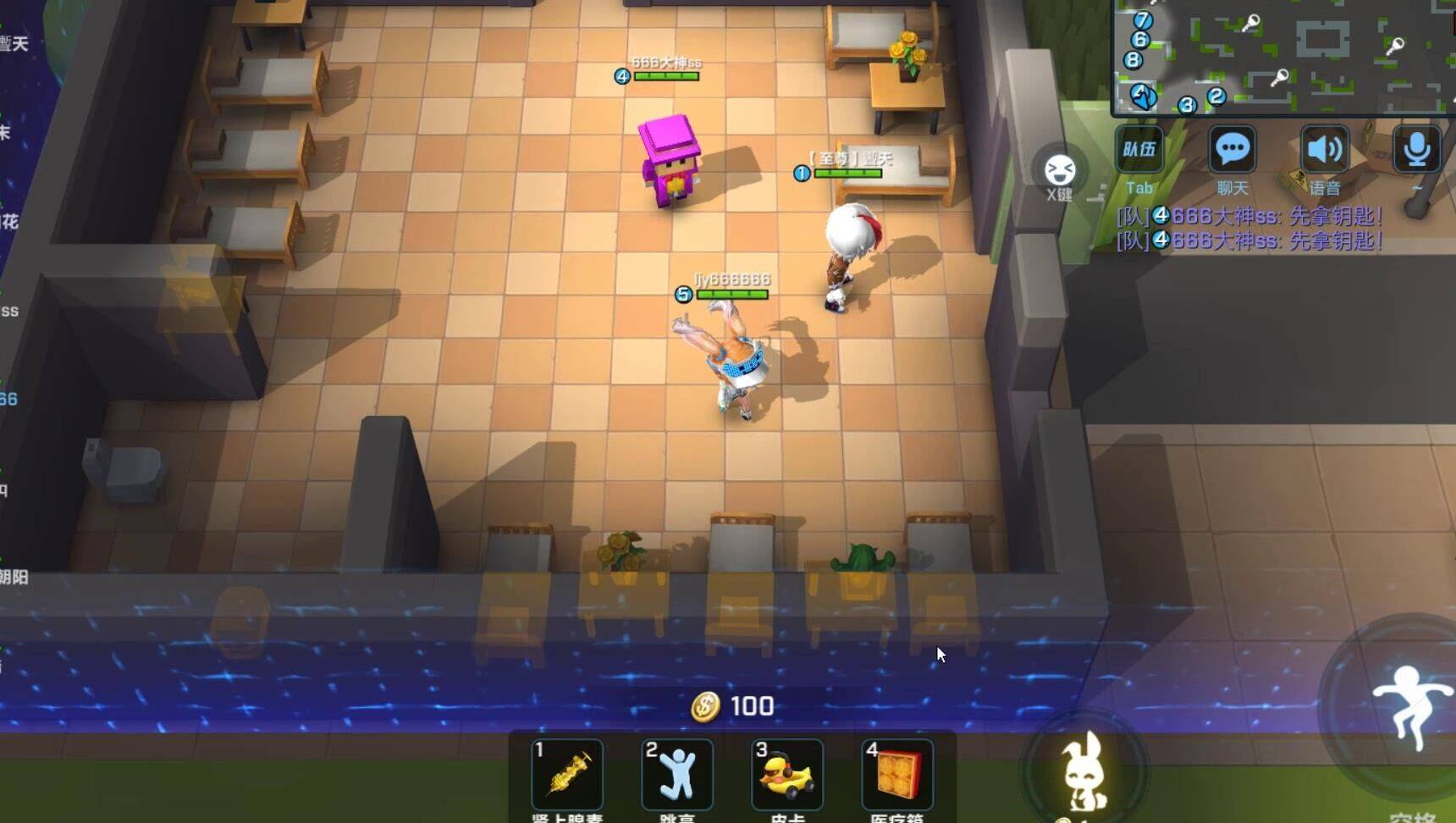
Task: Activate the high jump skill in slot 2
Action: (677, 775)
